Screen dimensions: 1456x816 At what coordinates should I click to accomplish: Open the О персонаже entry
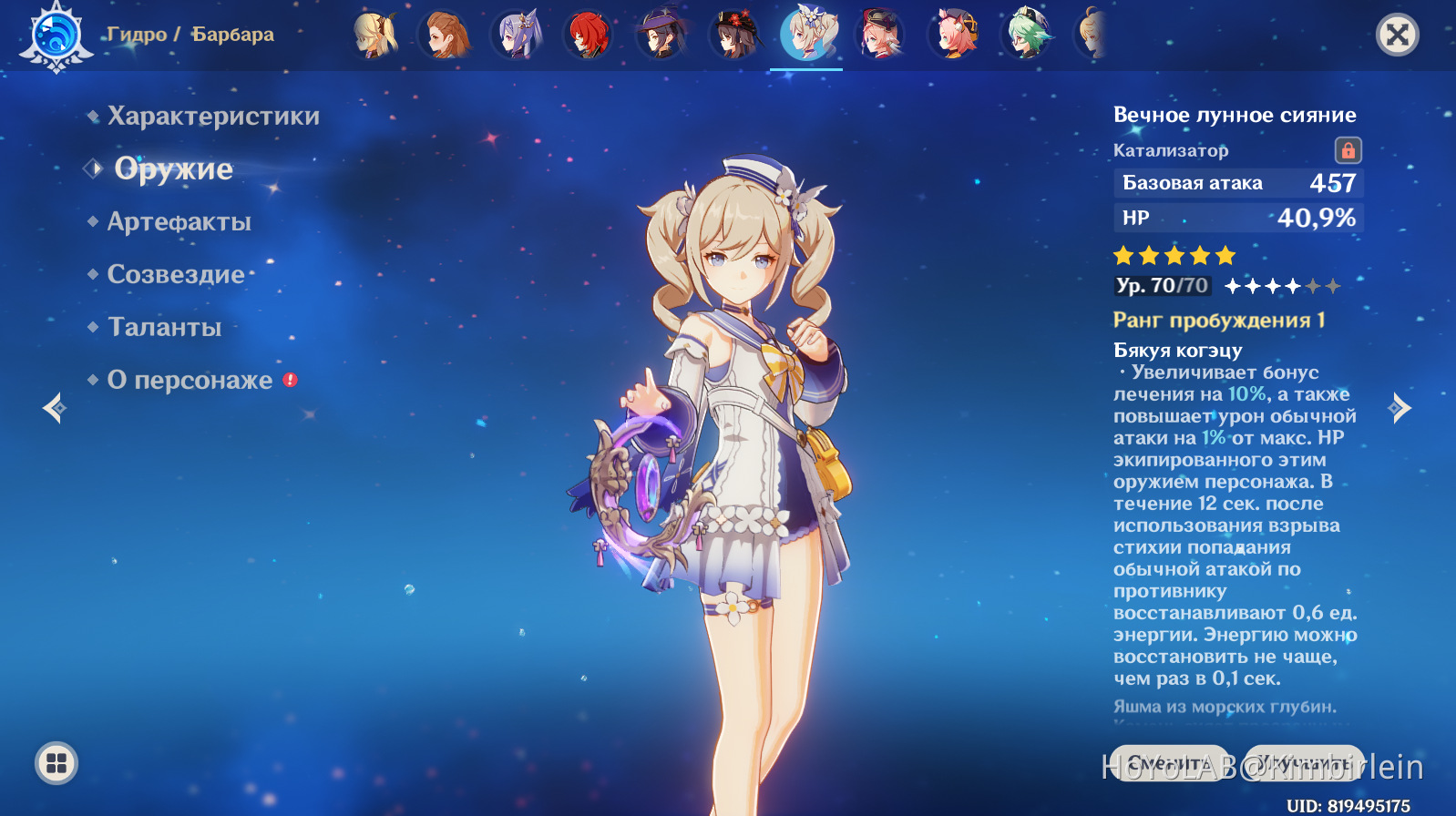[x=190, y=381]
